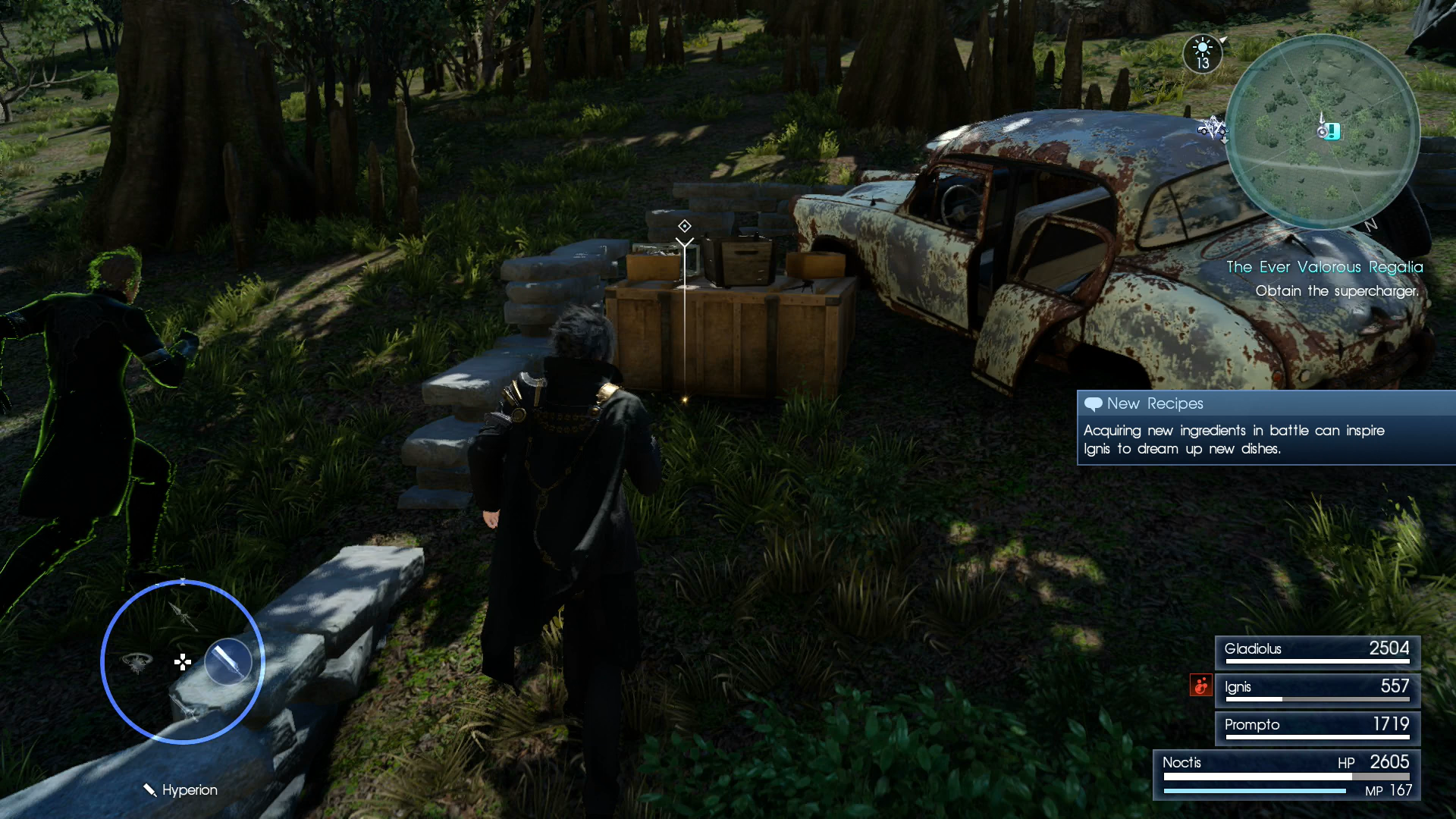This screenshot has width=1456, height=819.
Task: Click the red status icon beside Ignis
Action: 1200,686
